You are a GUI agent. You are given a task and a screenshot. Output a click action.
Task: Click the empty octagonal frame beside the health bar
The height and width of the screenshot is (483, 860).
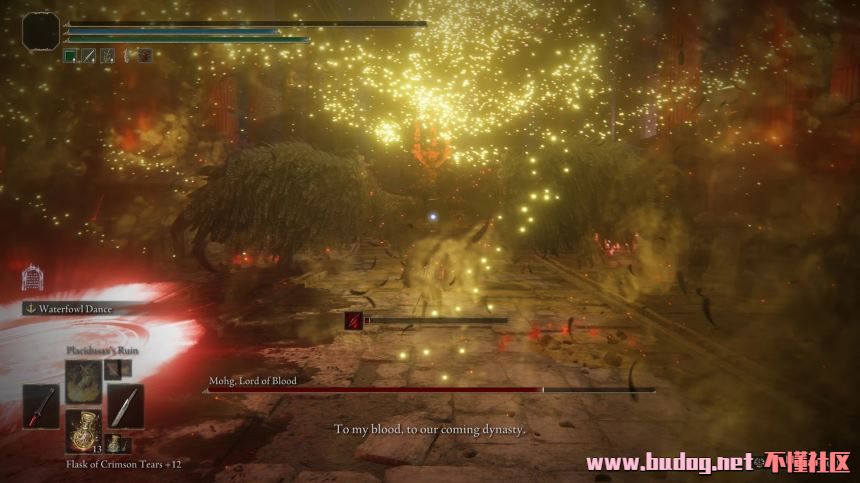coord(40,30)
